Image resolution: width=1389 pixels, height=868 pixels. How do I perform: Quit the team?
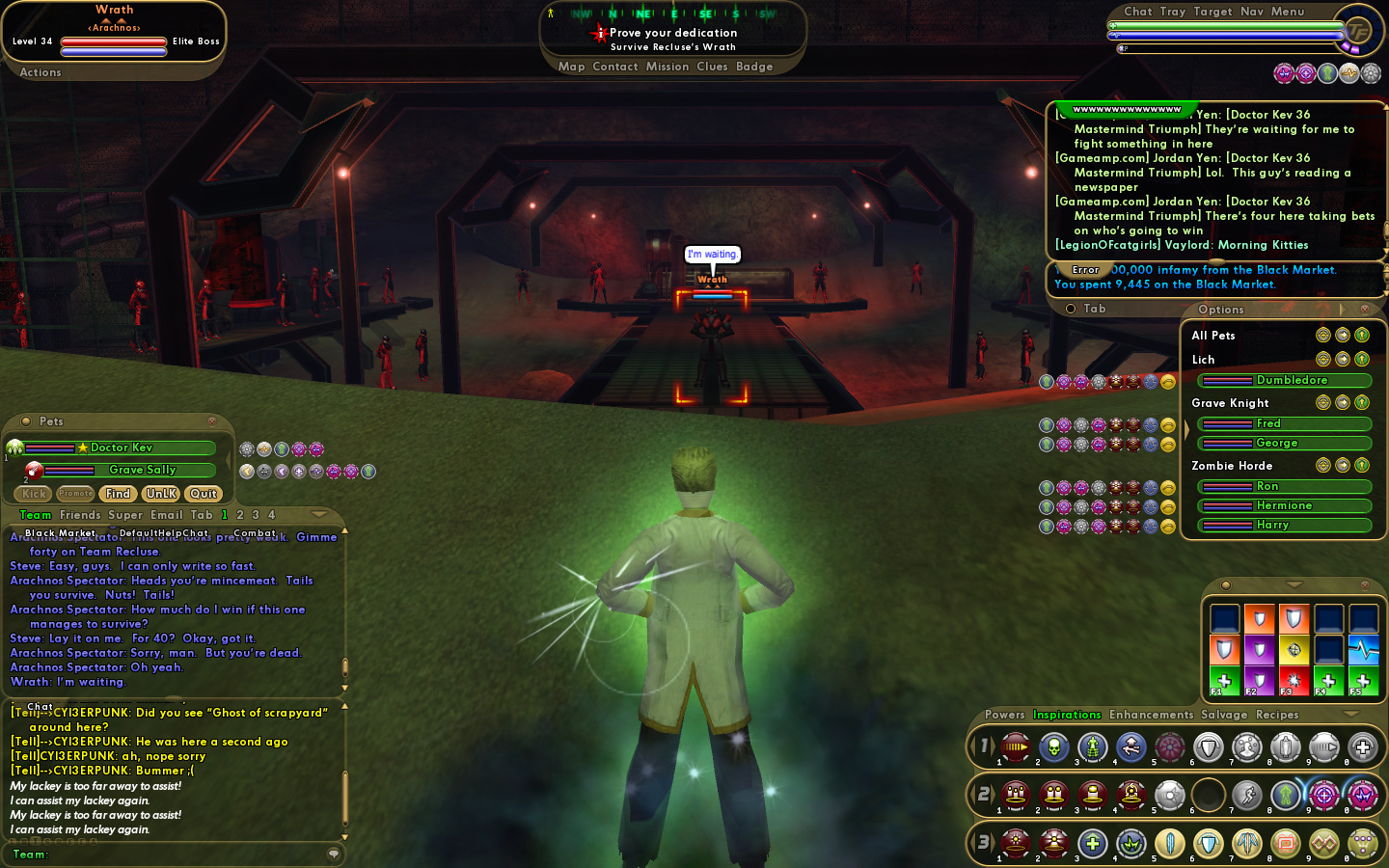[204, 494]
